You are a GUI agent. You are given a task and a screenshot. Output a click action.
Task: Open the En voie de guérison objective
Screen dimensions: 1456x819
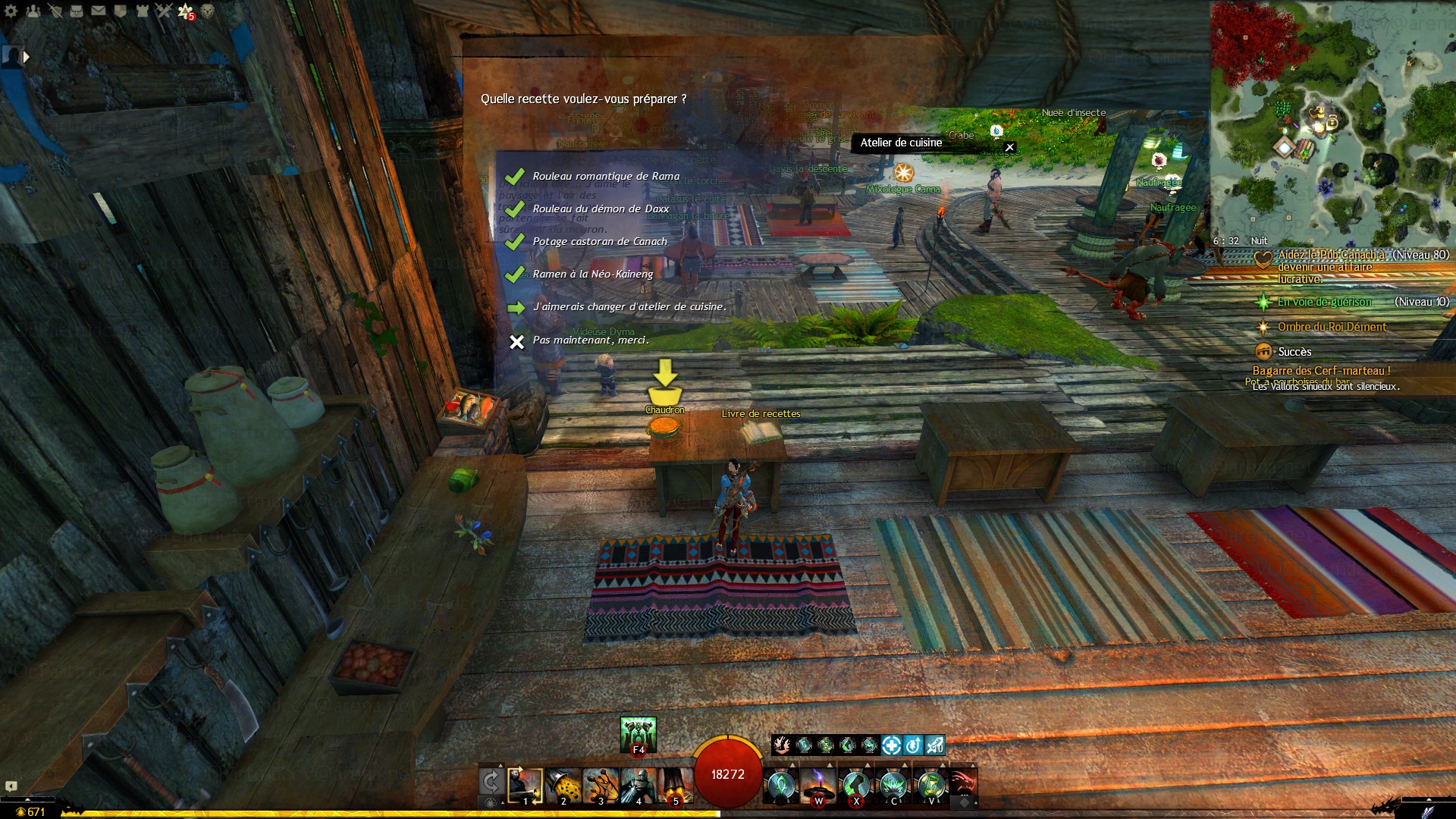pyautogui.click(x=1323, y=302)
